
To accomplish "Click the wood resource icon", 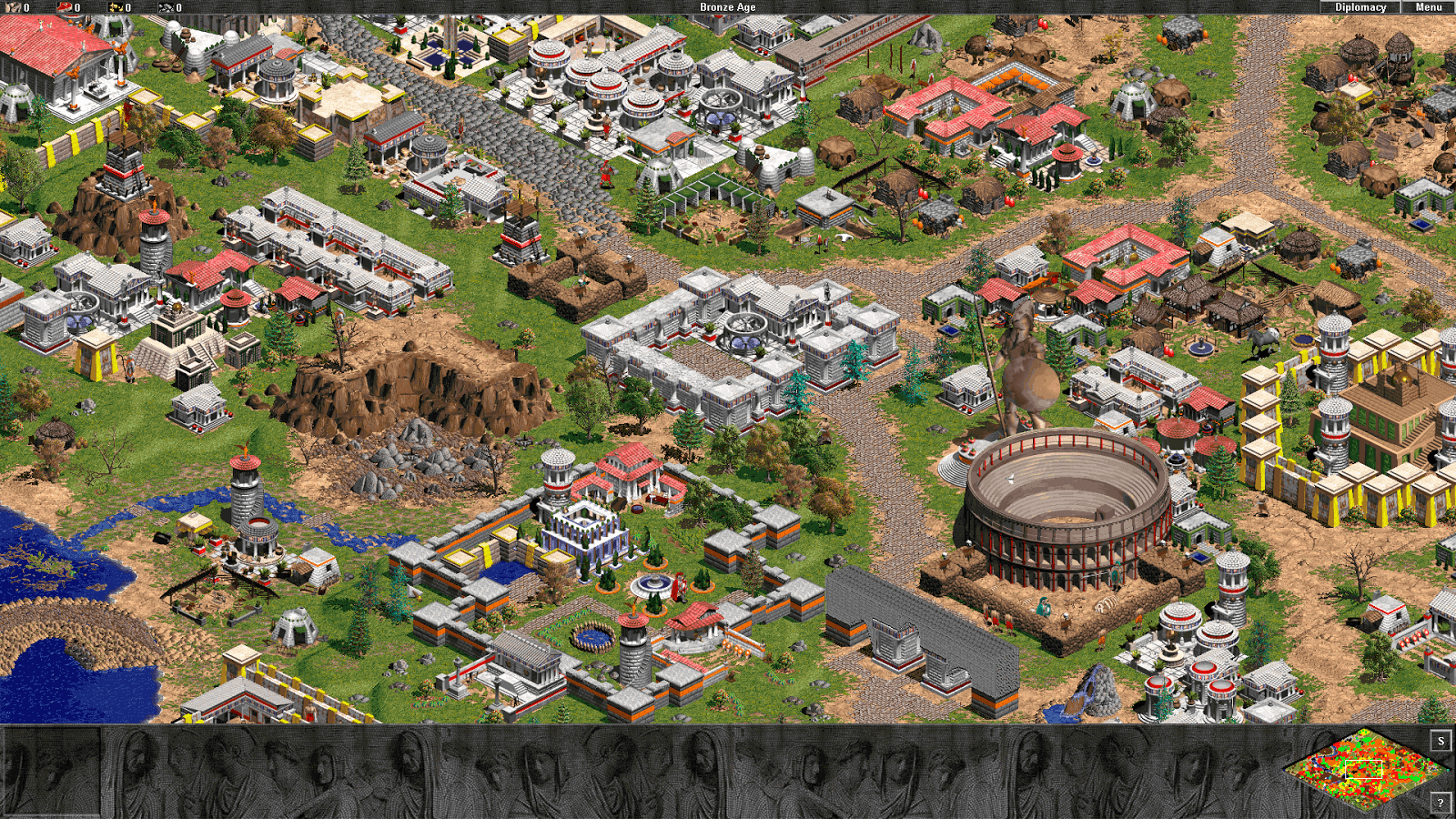I will point(15,7).
